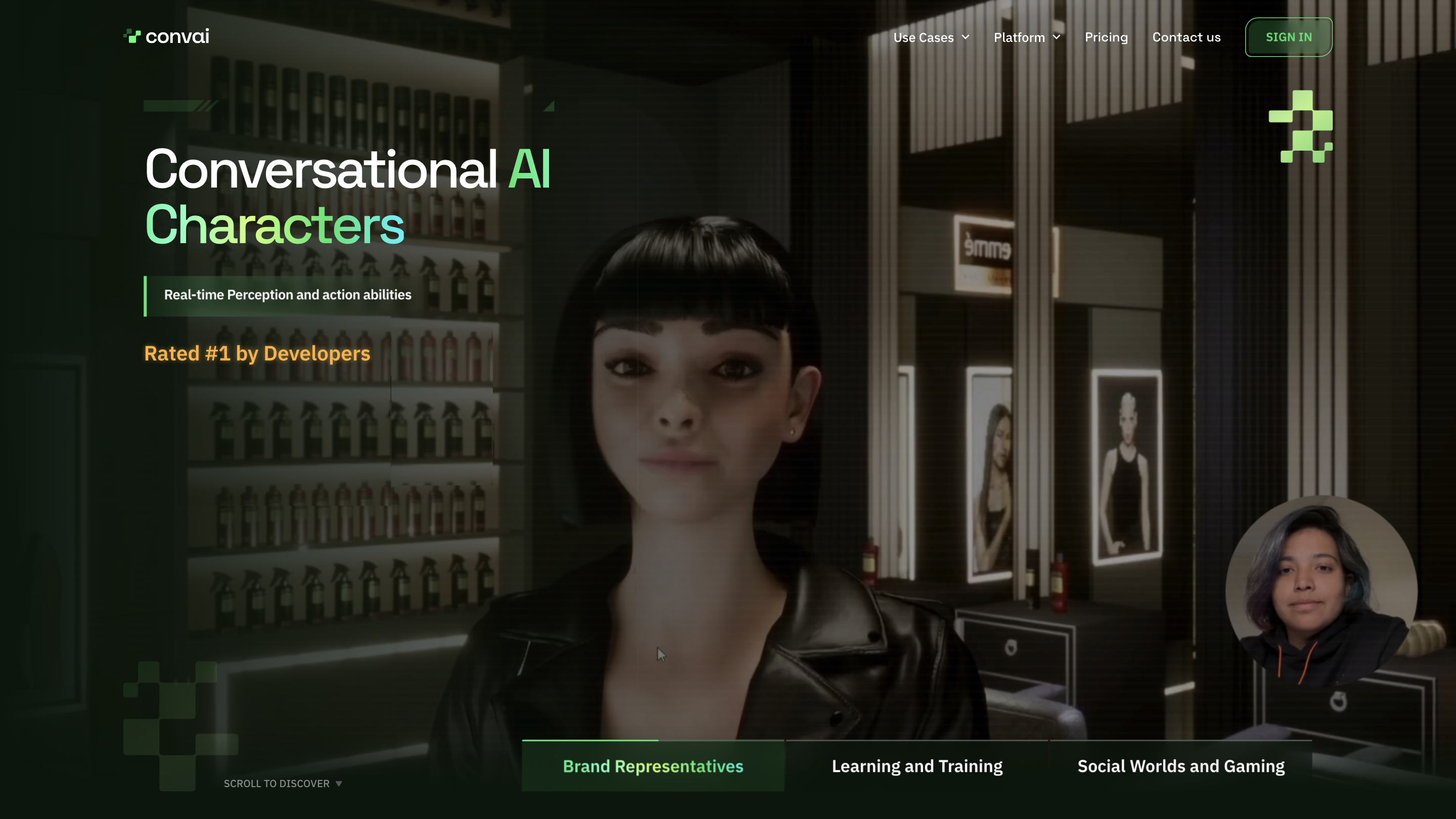Click the SIGN IN button
1456x819 pixels.
pyautogui.click(x=1289, y=37)
